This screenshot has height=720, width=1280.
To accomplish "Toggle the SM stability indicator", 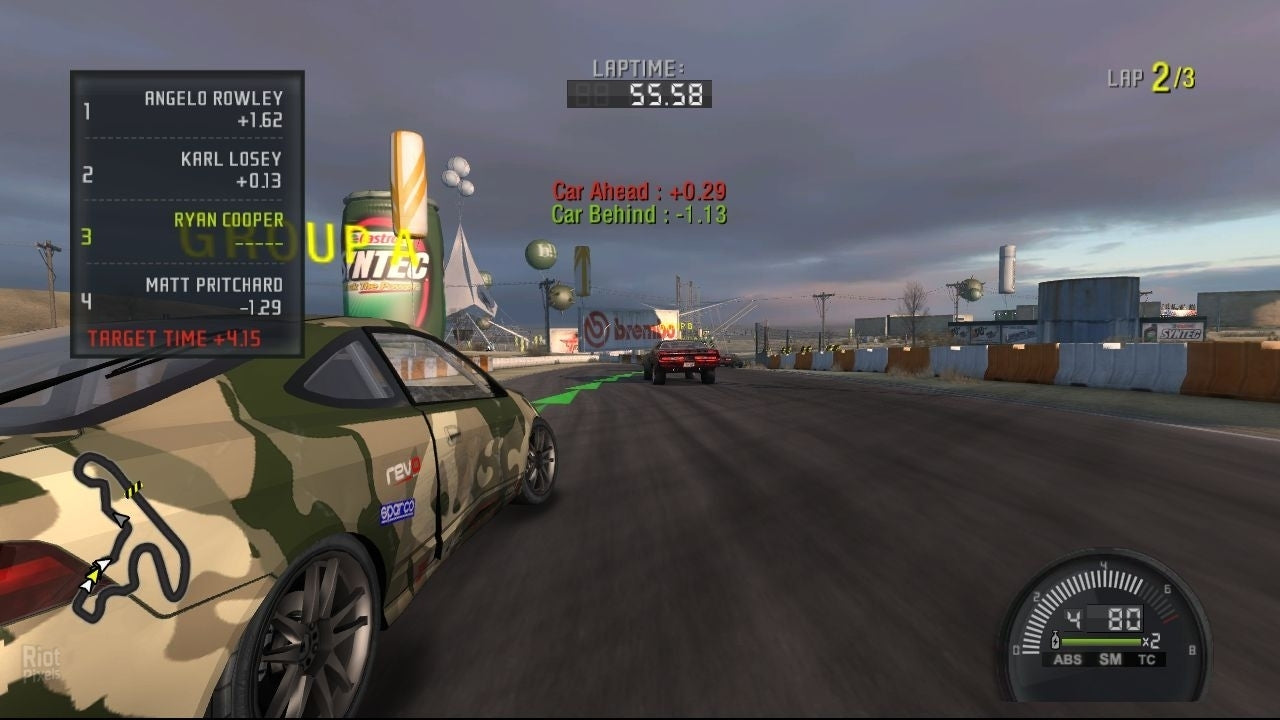I will 1110,660.
